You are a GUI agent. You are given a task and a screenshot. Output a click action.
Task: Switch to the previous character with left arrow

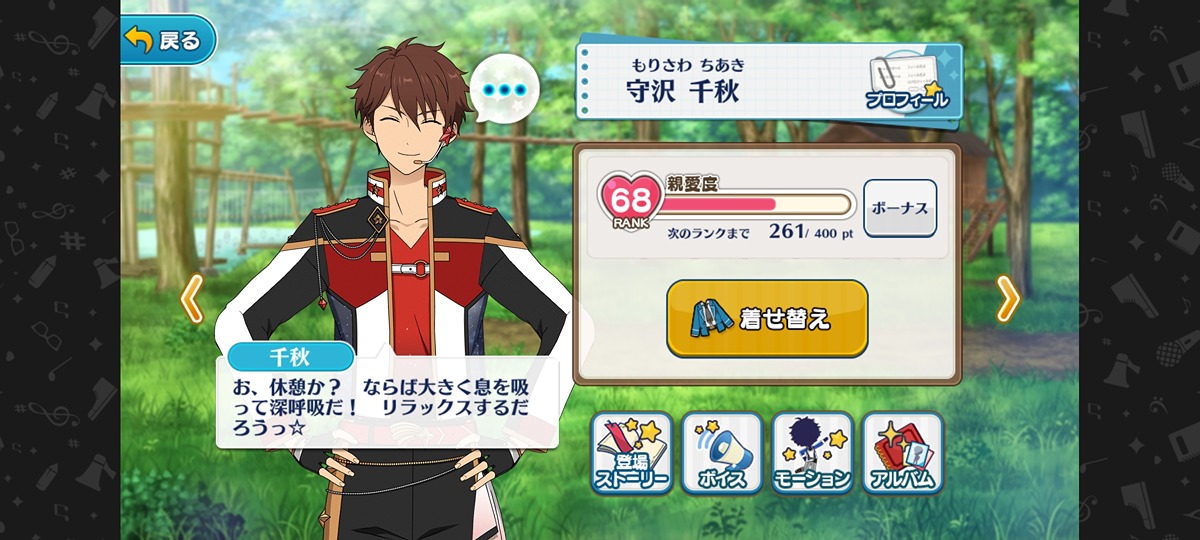[191, 297]
